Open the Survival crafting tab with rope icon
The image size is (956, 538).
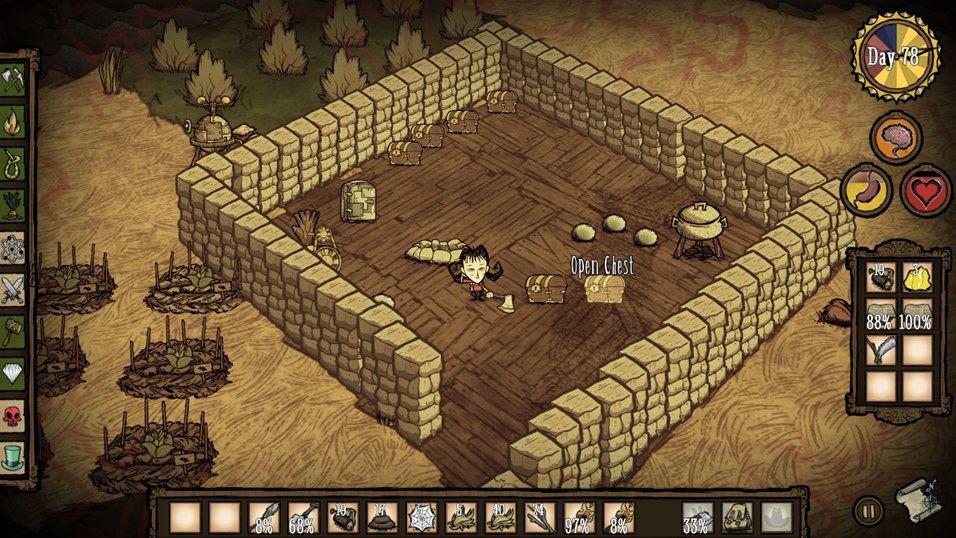(x=14, y=163)
